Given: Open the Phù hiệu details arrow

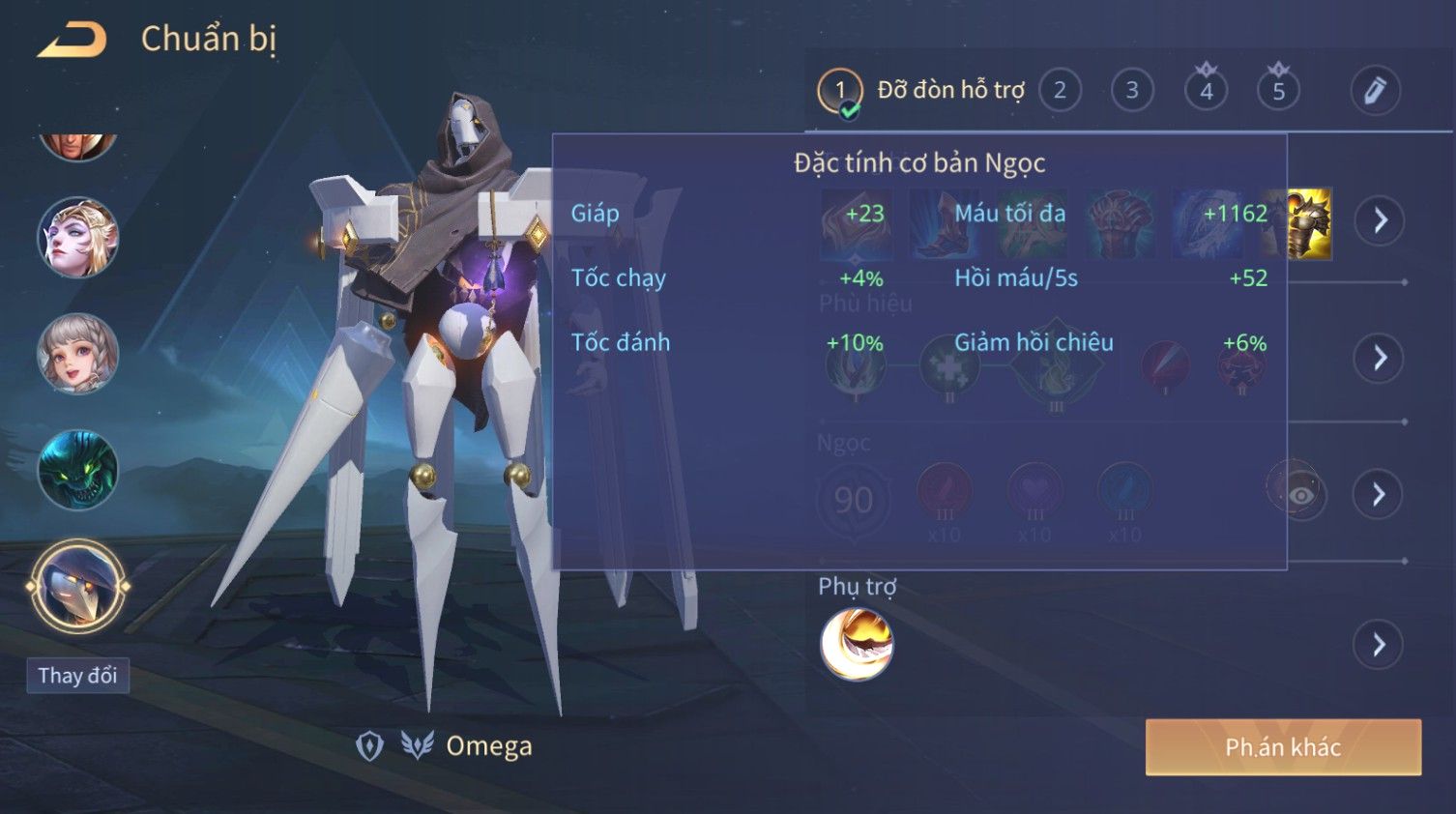Looking at the screenshot, I should coord(1379,359).
